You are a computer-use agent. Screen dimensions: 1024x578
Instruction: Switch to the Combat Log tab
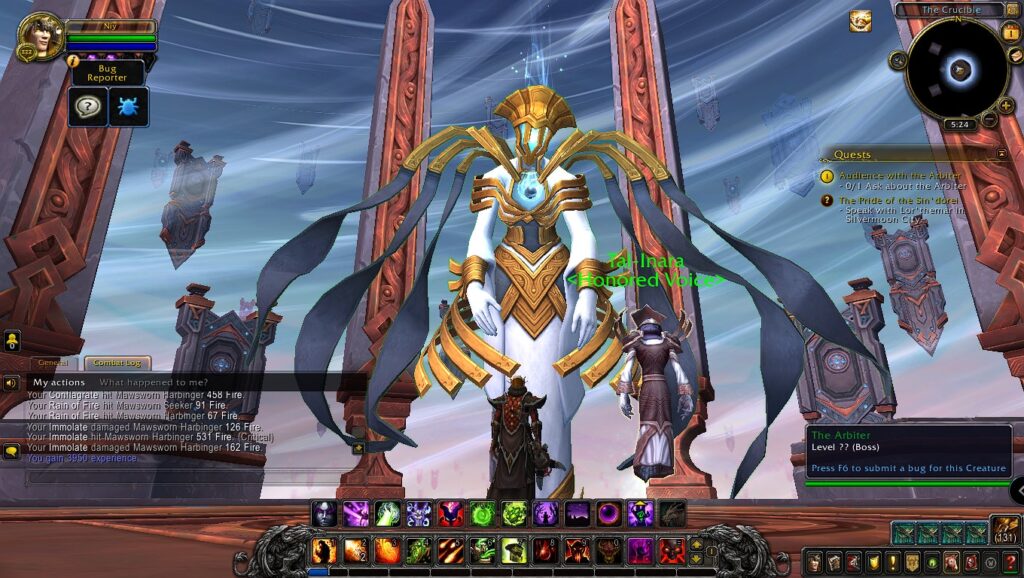tap(117, 364)
